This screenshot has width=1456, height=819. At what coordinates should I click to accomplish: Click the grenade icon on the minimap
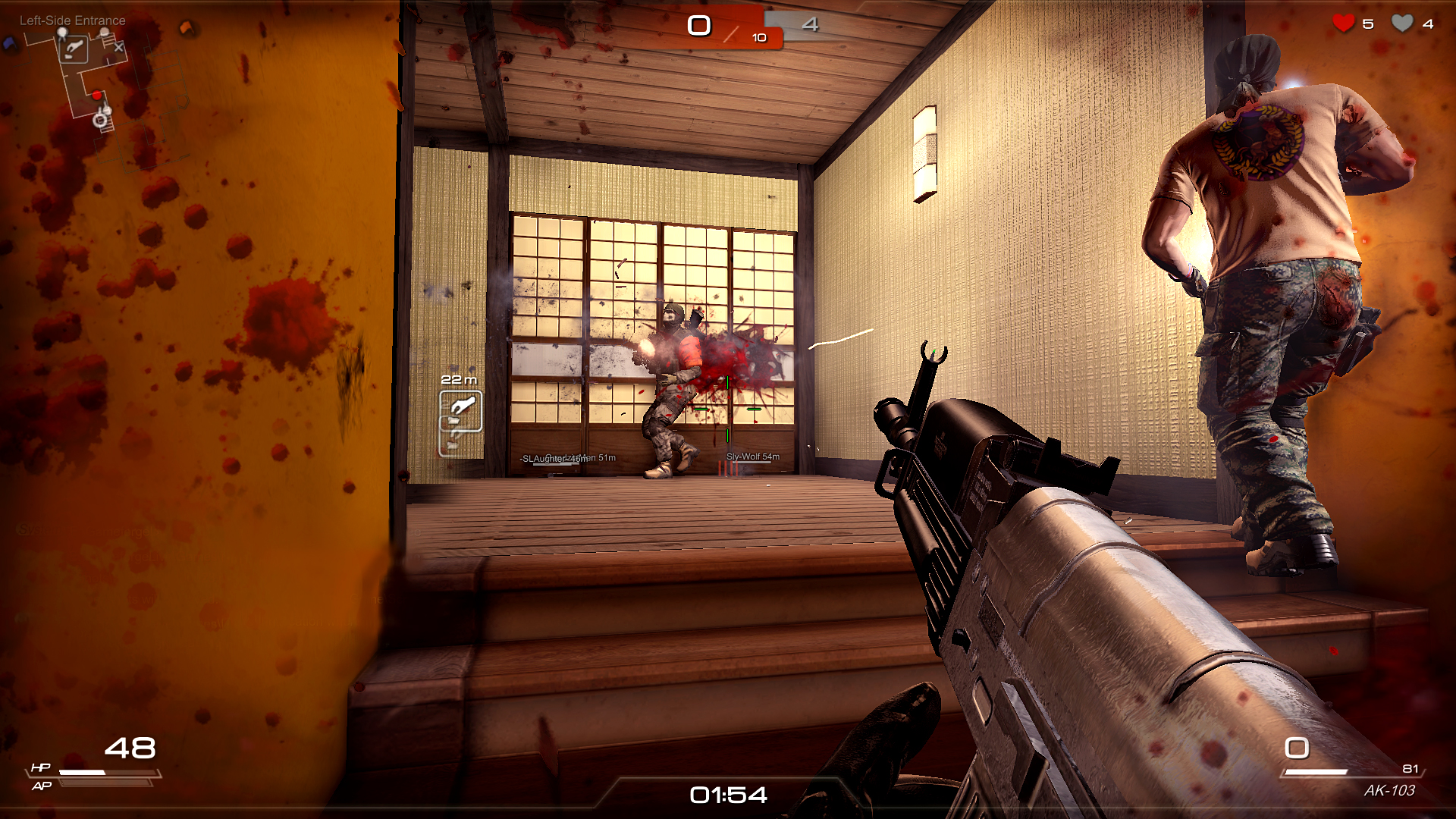click(74, 50)
